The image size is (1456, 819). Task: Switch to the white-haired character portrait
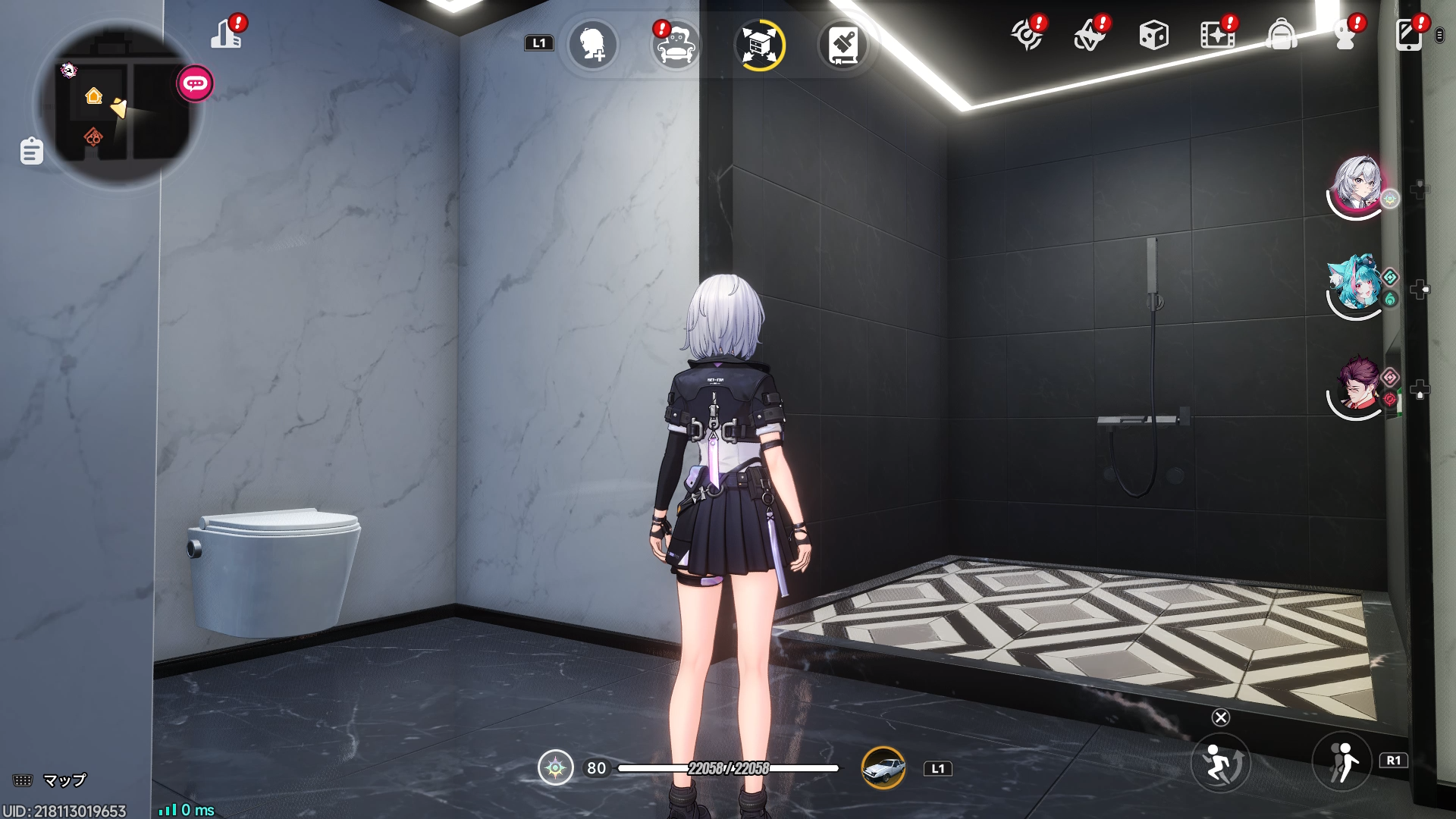click(1357, 184)
